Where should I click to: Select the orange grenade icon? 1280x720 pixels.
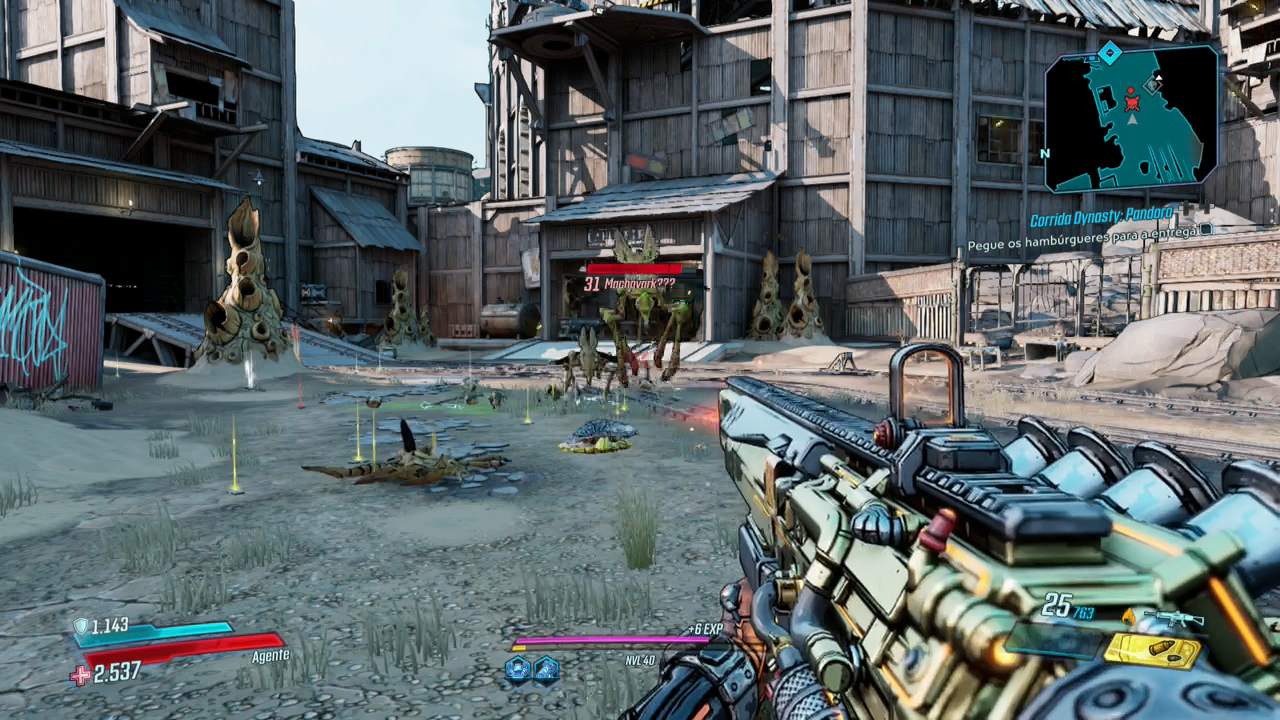[1130, 617]
